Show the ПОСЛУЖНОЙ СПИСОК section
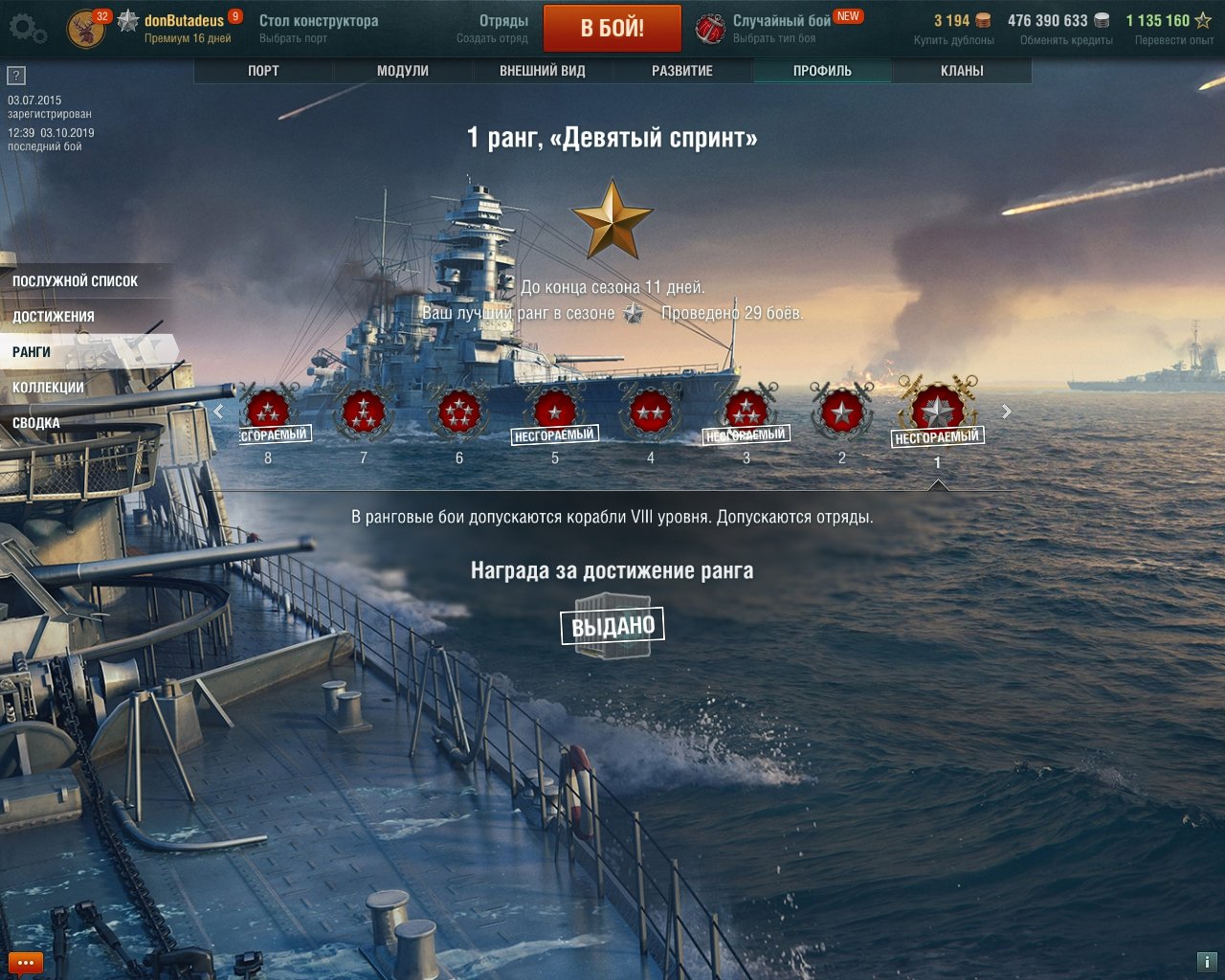 [76, 281]
